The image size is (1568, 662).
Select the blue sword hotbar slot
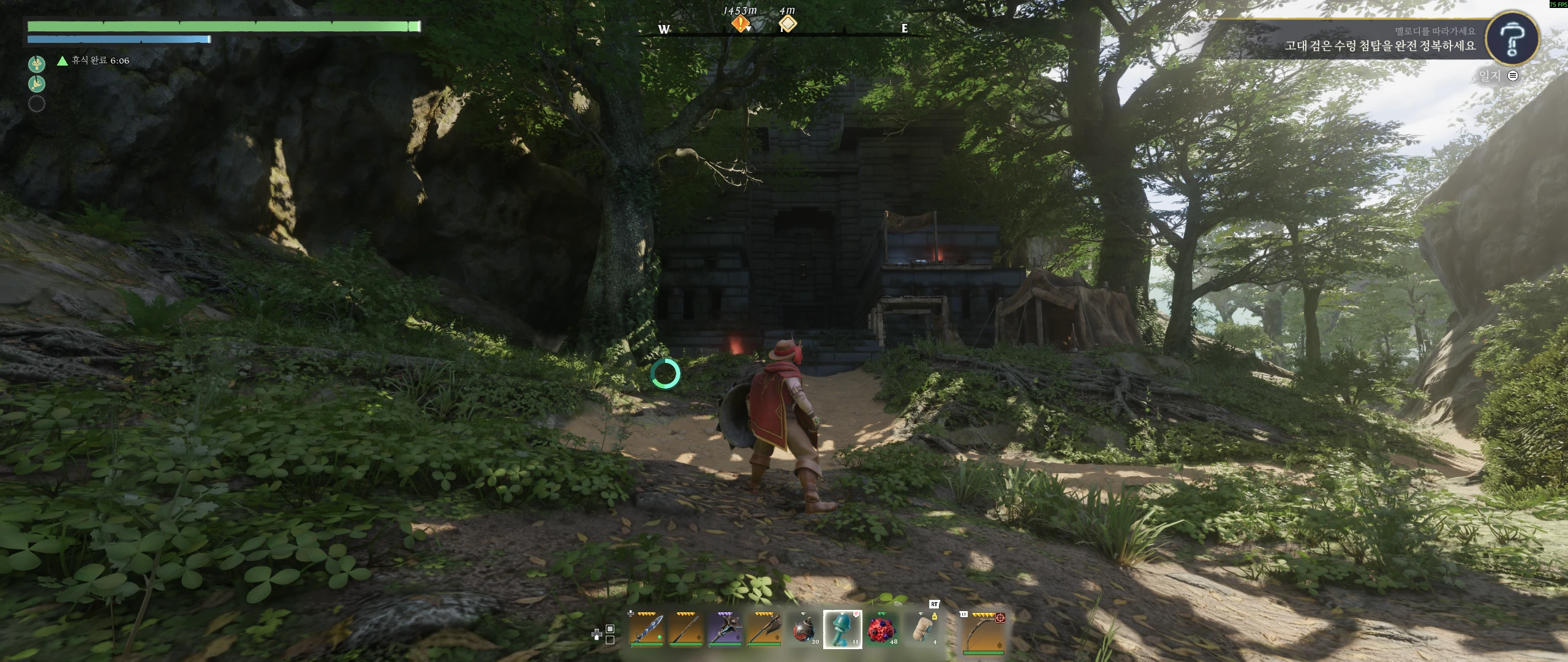647,629
